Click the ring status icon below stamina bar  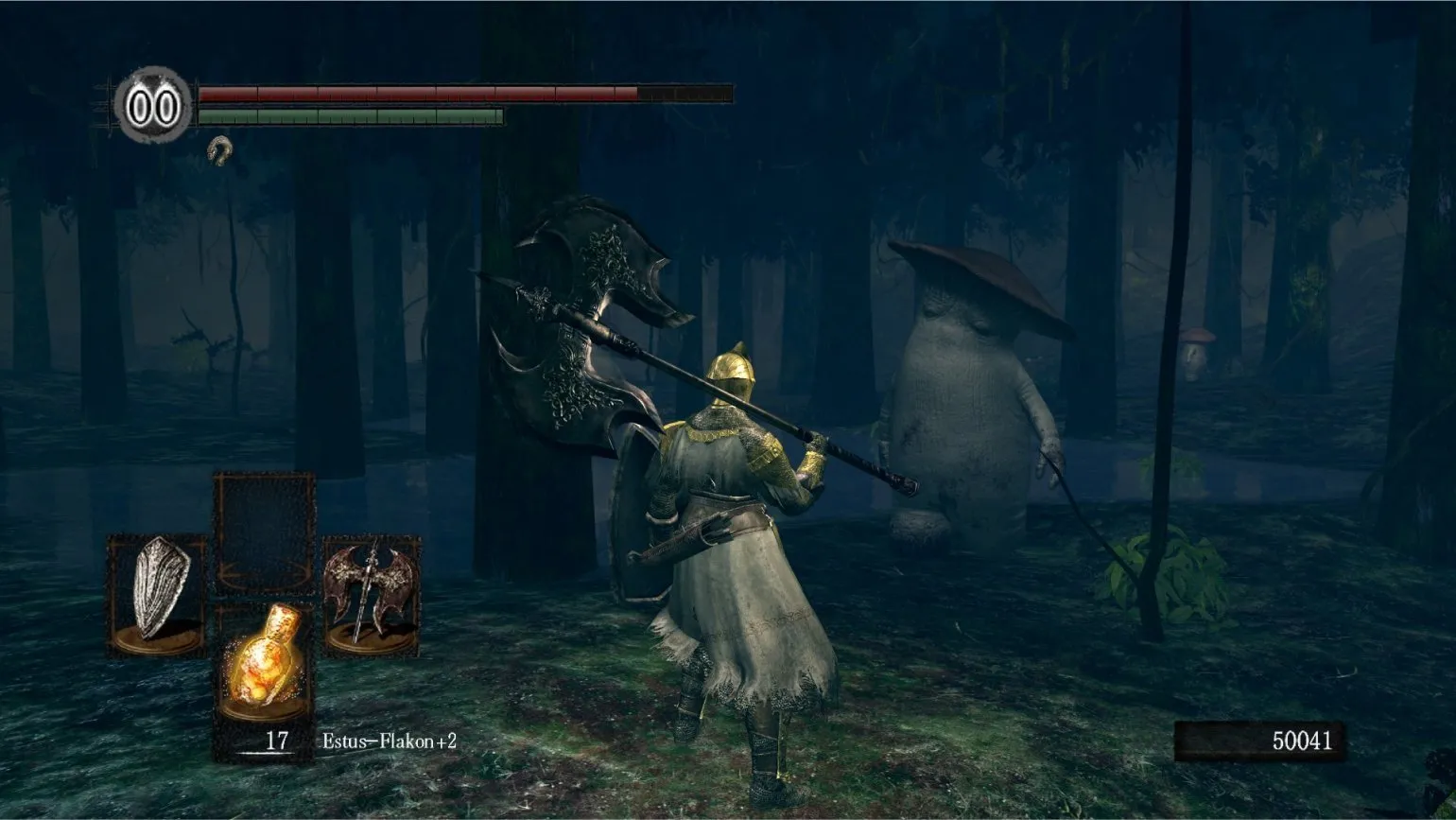tap(220, 149)
